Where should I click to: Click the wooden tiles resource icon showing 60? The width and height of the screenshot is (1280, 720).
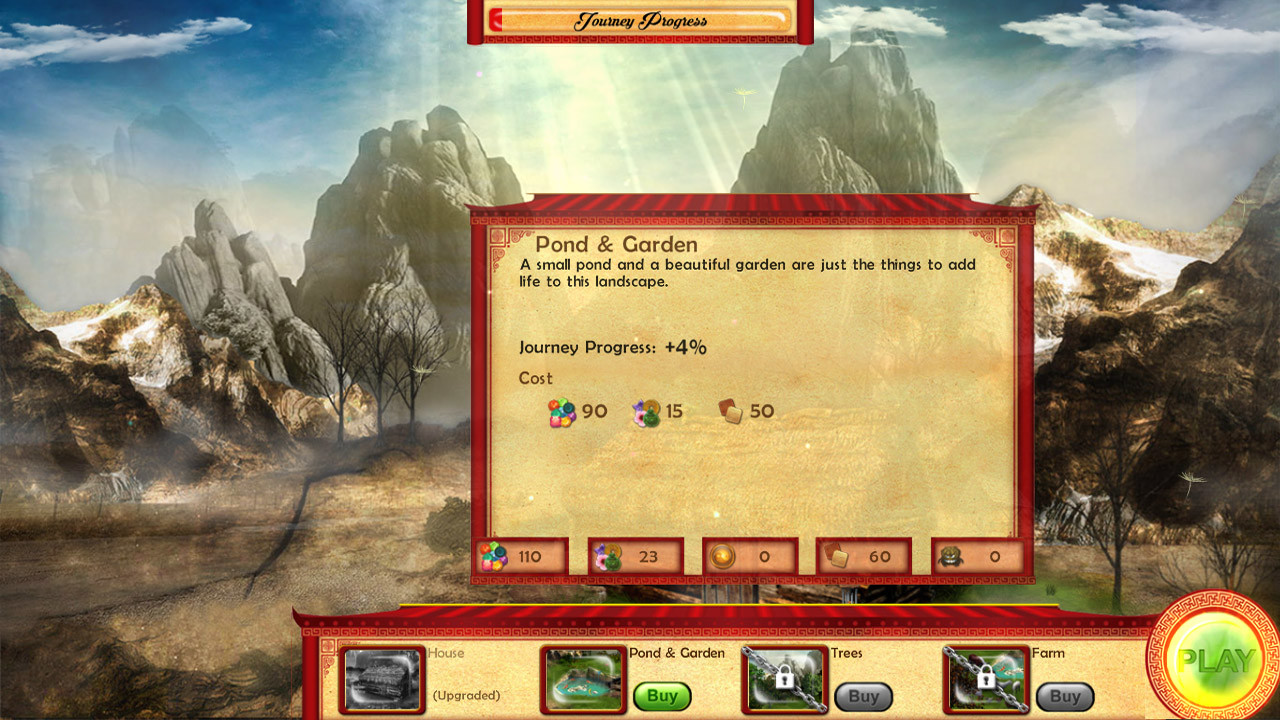pos(834,556)
